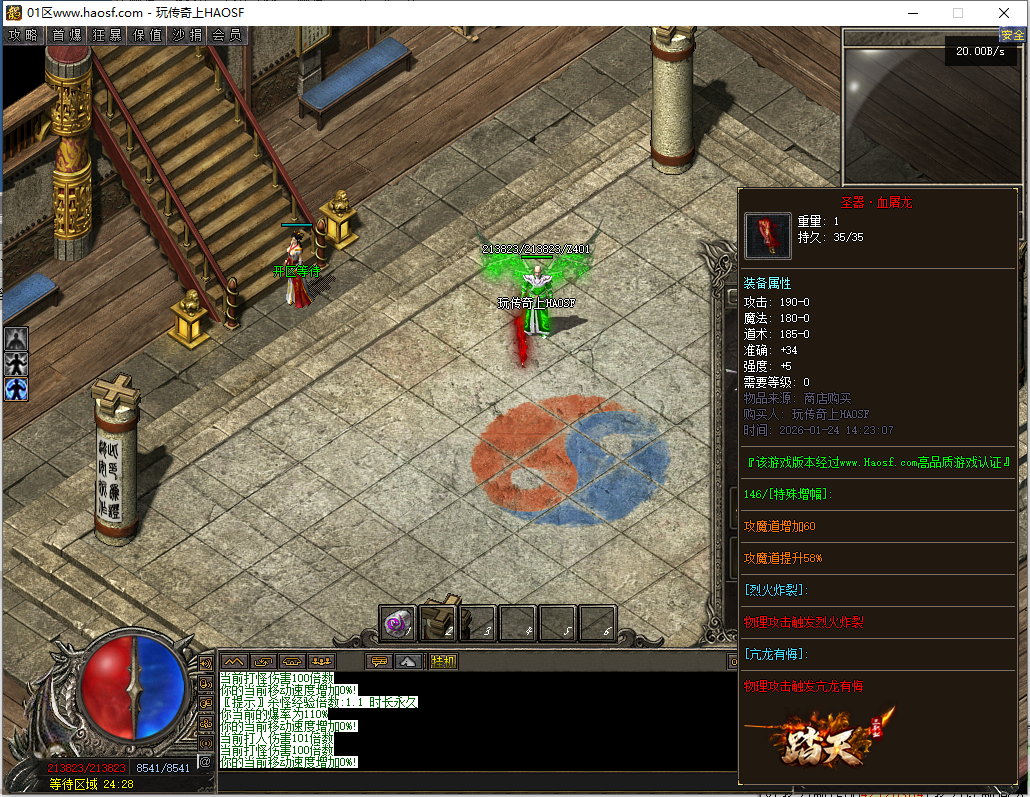Select the item in hotbar slot 2
Viewport: 1030px width, 797px height.
pyautogui.click(x=438, y=623)
